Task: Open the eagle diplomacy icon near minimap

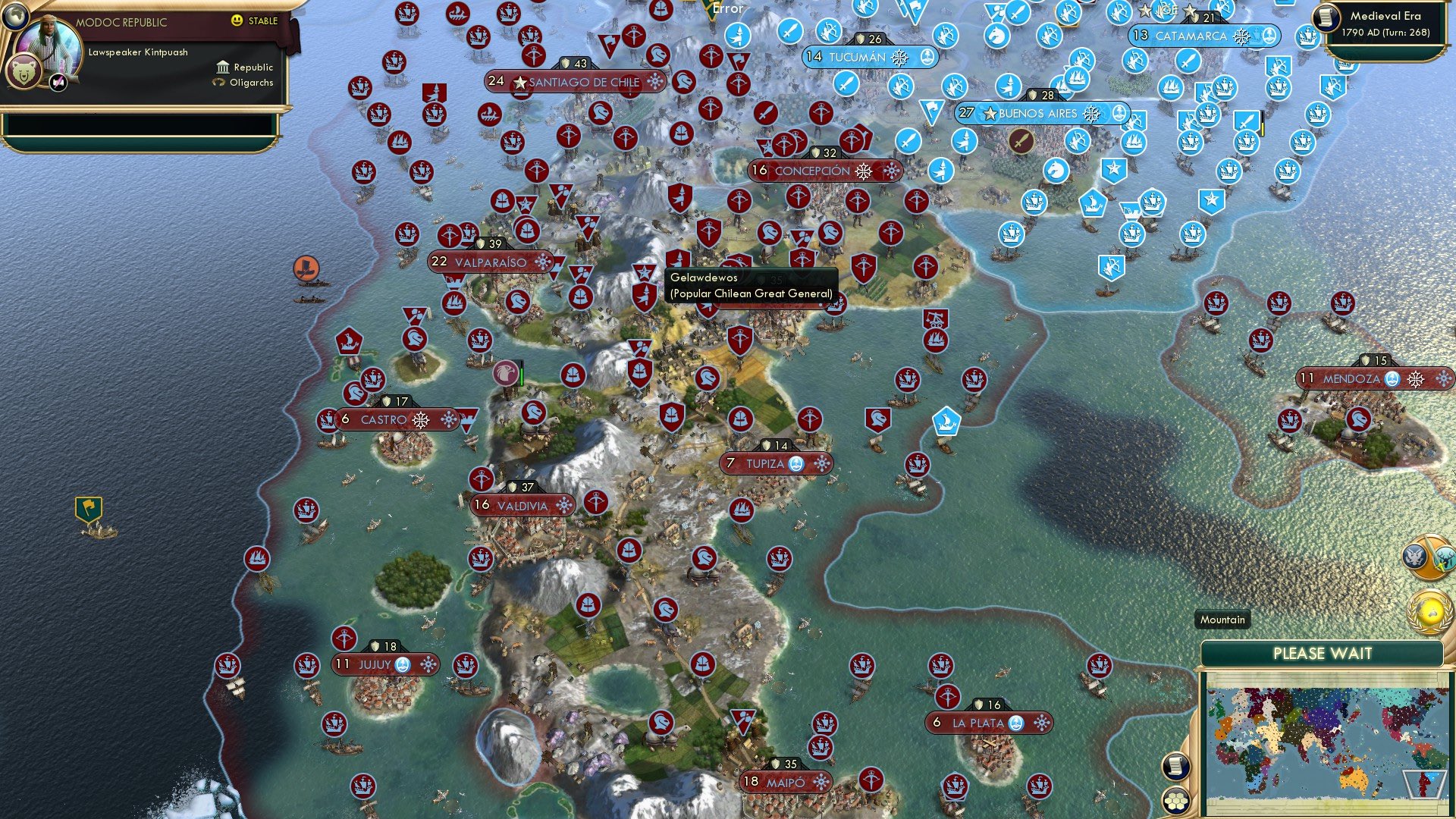Action: 1414,556
